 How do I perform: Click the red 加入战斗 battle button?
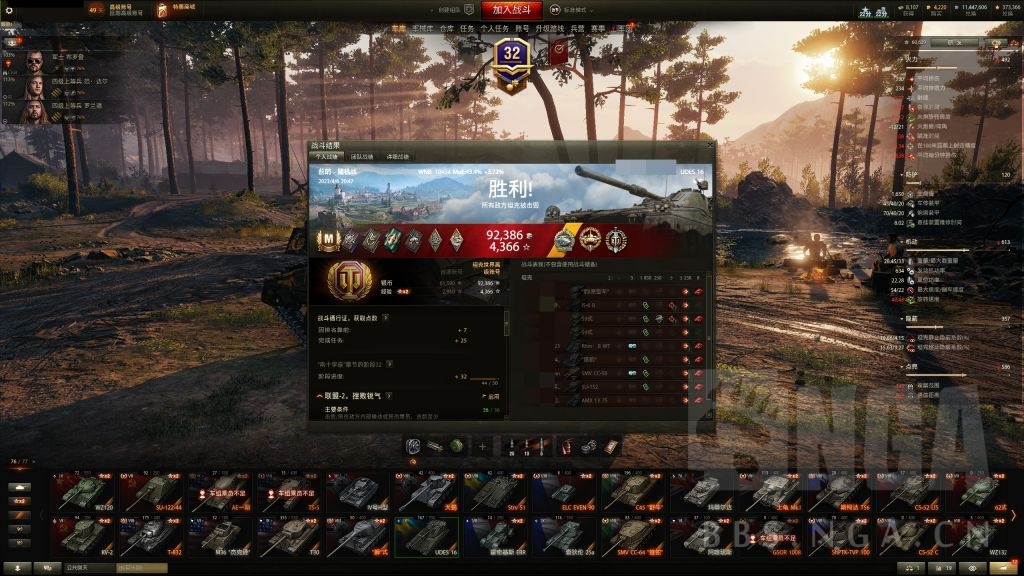pyautogui.click(x=511, y=10)
